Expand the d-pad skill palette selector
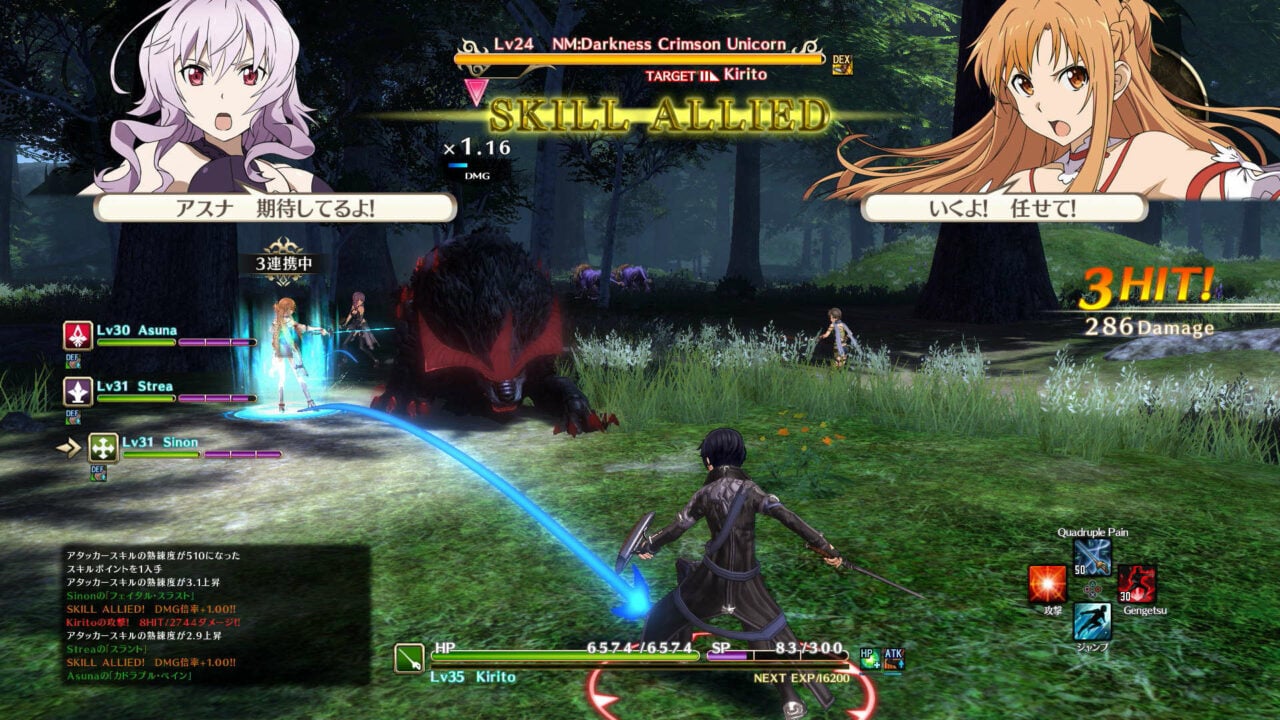The width and height of the screenshot is (1280, 720). [x=1092, y=588]
